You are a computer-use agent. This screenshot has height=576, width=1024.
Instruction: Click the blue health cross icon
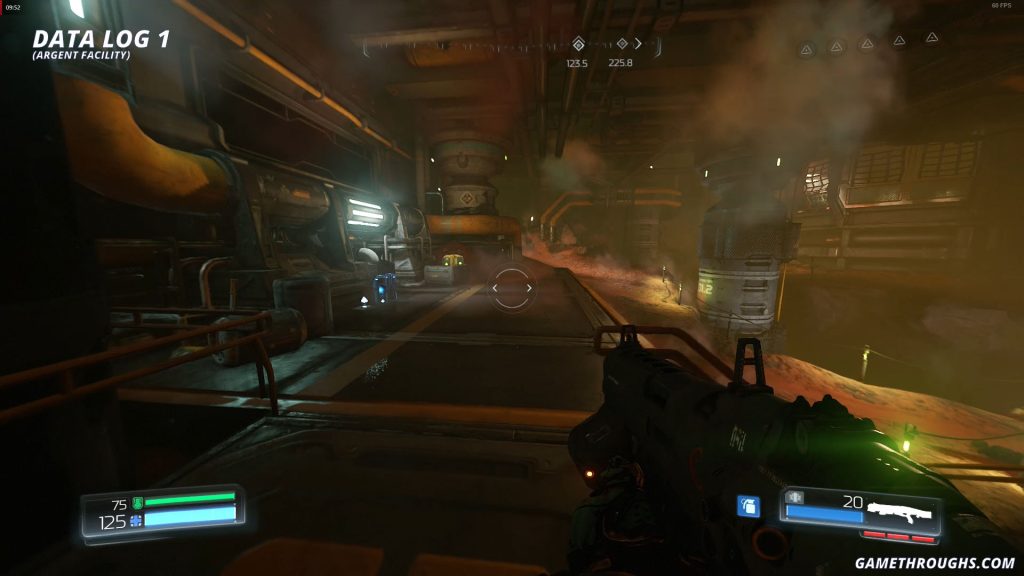tap(137, 521)
